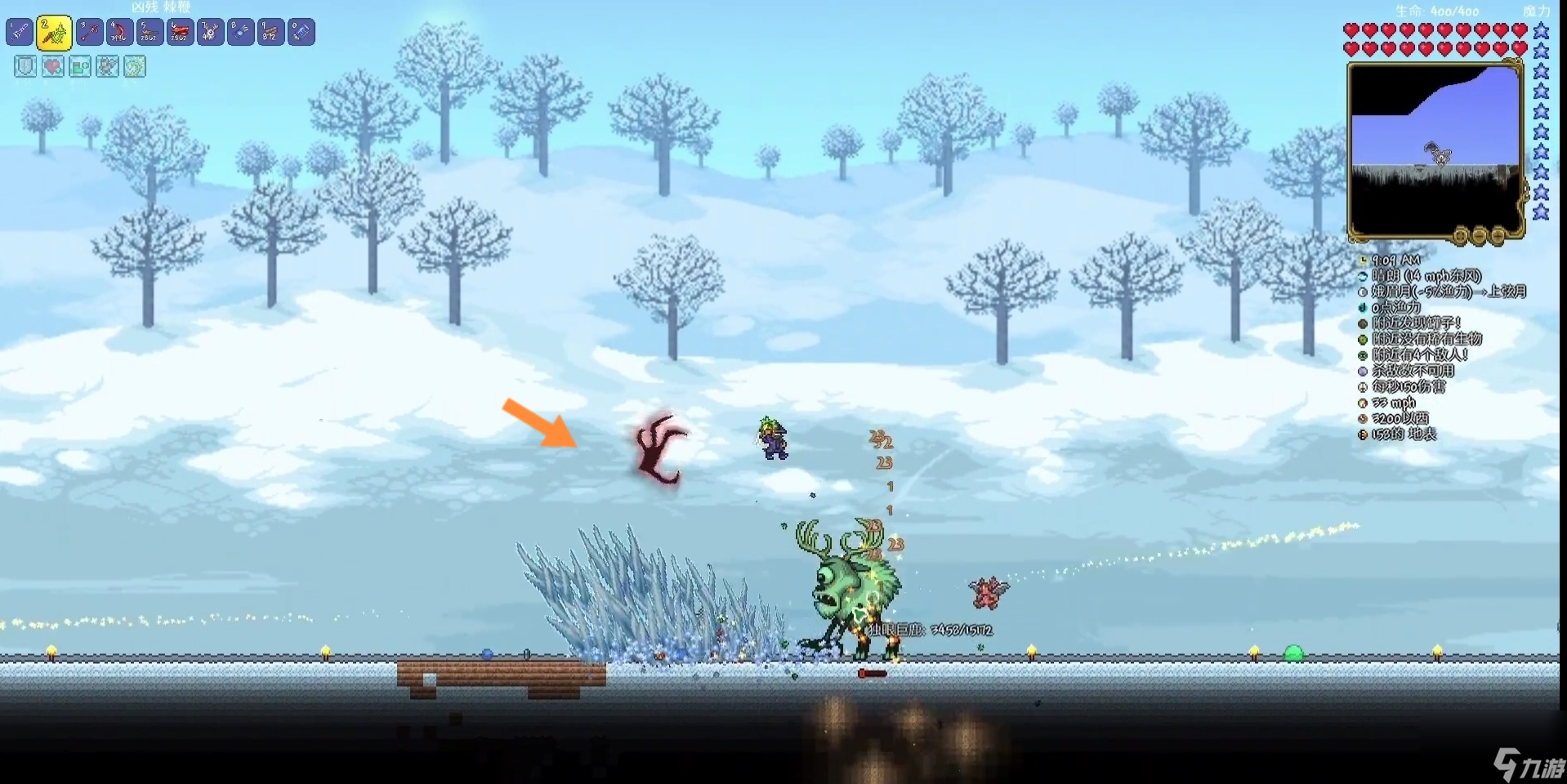Zoom out the minimap with minus button
Screen dimensions: 1567x784
pyautogui.click(x=1480, y=237)
